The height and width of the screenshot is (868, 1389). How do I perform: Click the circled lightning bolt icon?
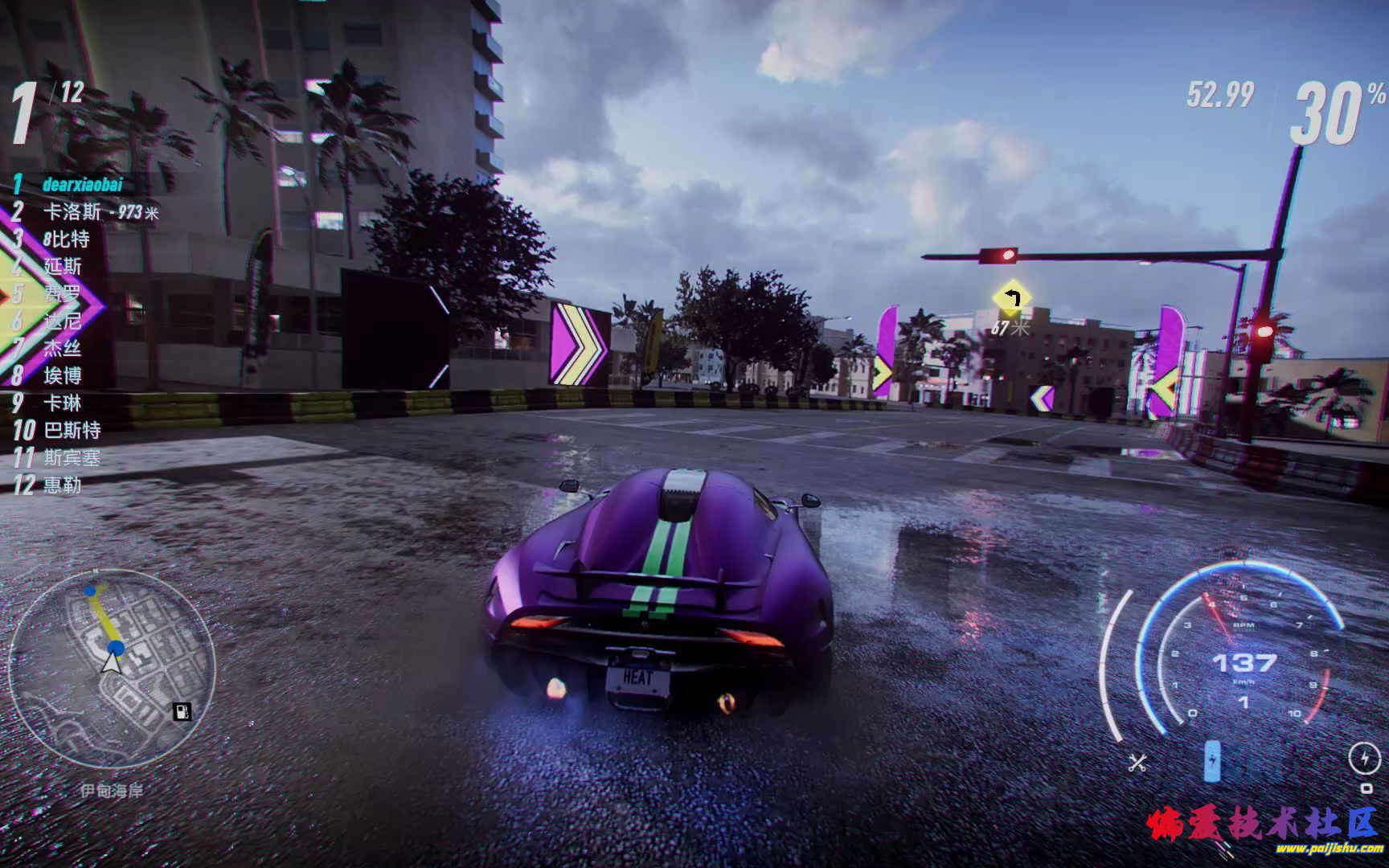(1363, 757)
